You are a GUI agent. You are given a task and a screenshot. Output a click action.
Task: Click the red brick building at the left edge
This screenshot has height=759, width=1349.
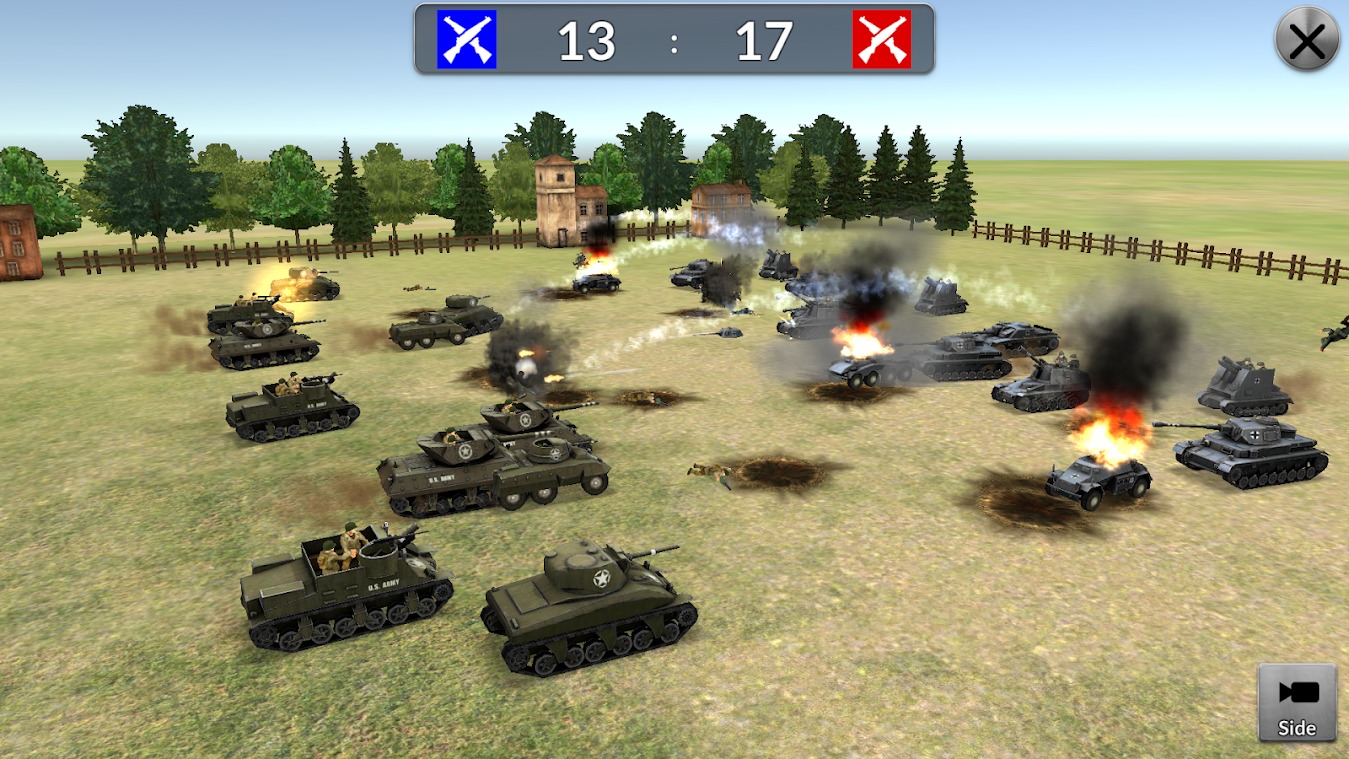point(15,240)
